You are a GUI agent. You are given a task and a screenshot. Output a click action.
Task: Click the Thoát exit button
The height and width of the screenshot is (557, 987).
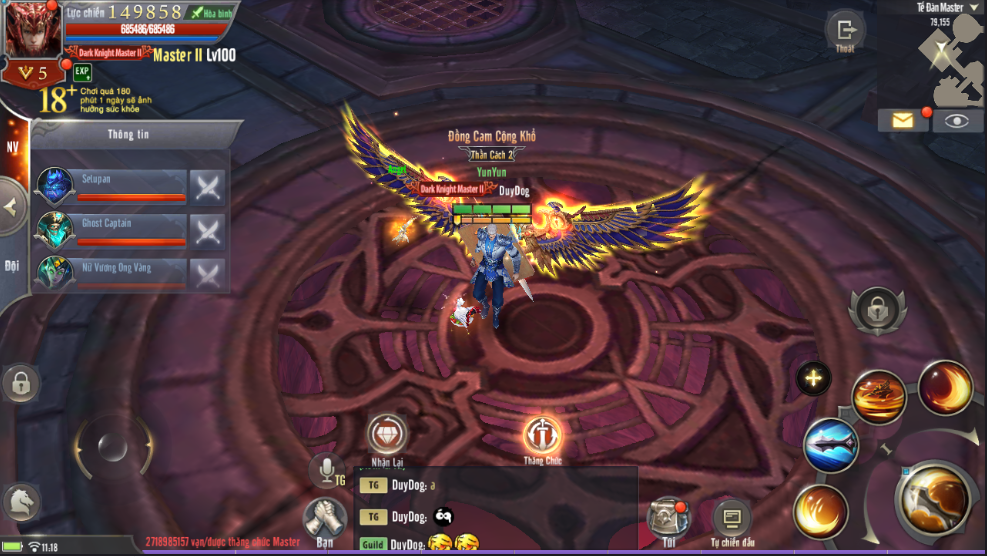pos(845,31)
